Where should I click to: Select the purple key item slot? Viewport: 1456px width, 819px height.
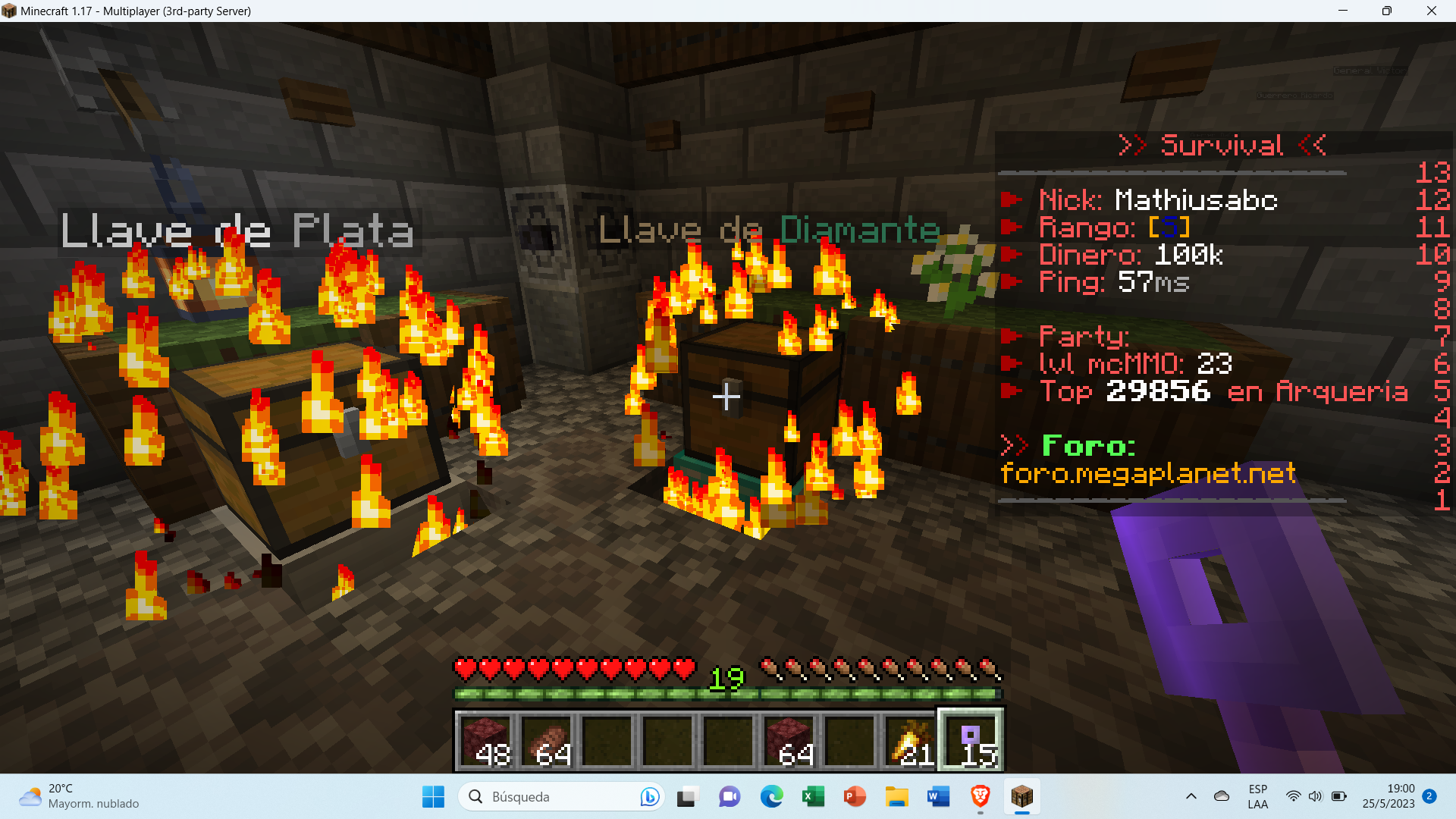[971, 740]
